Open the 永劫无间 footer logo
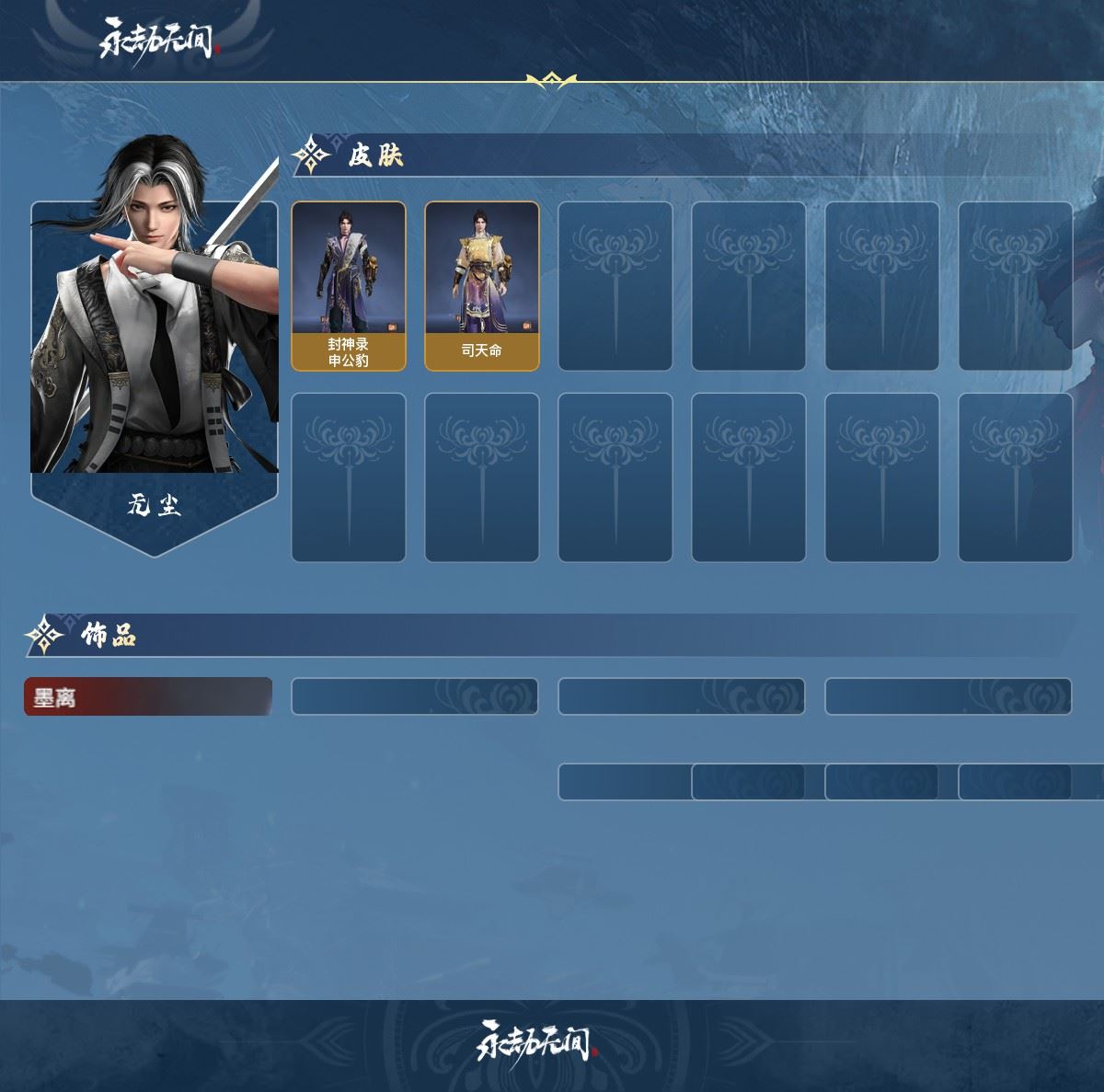The width and height of the screenshot is (1104, 1092). tap(536, 1042)
